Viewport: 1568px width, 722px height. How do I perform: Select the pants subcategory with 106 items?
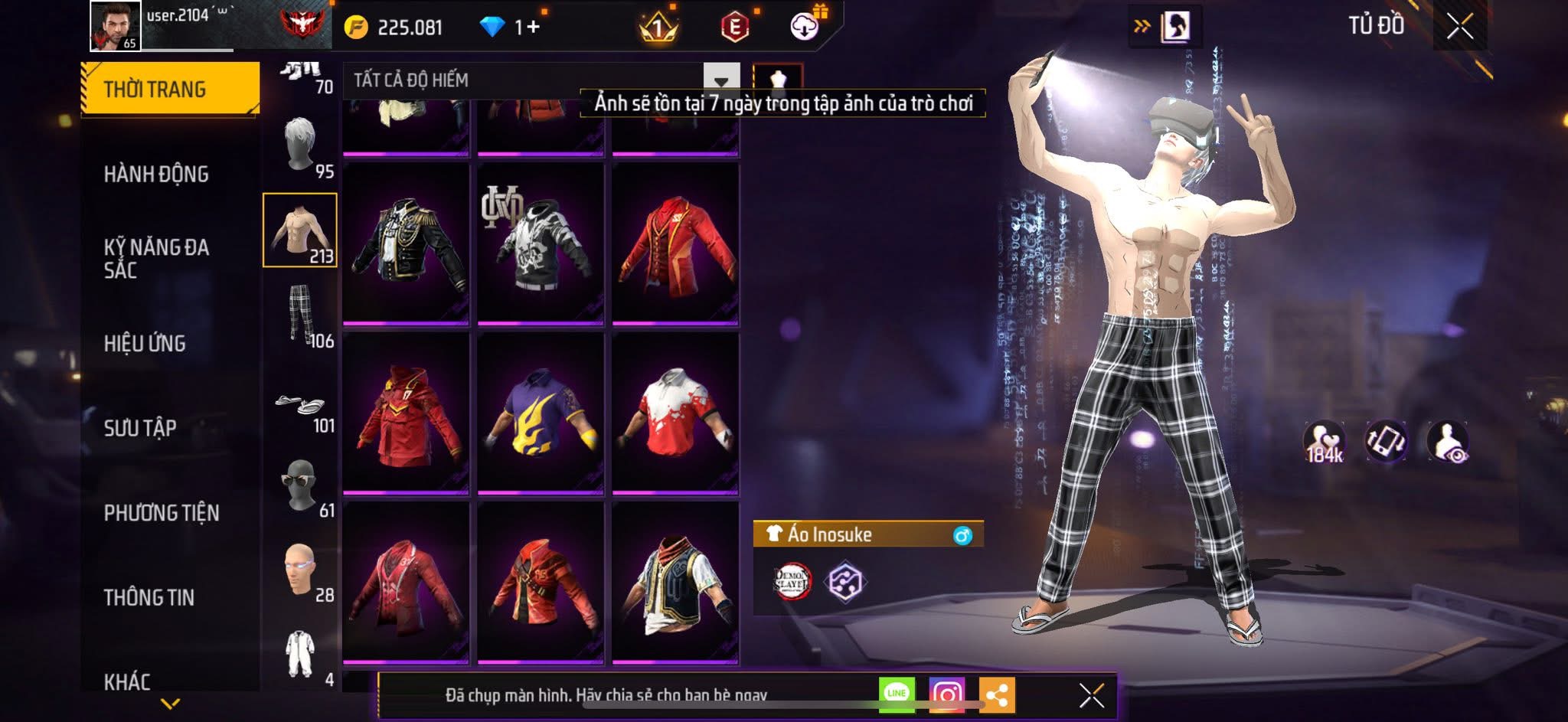point(301,315)
